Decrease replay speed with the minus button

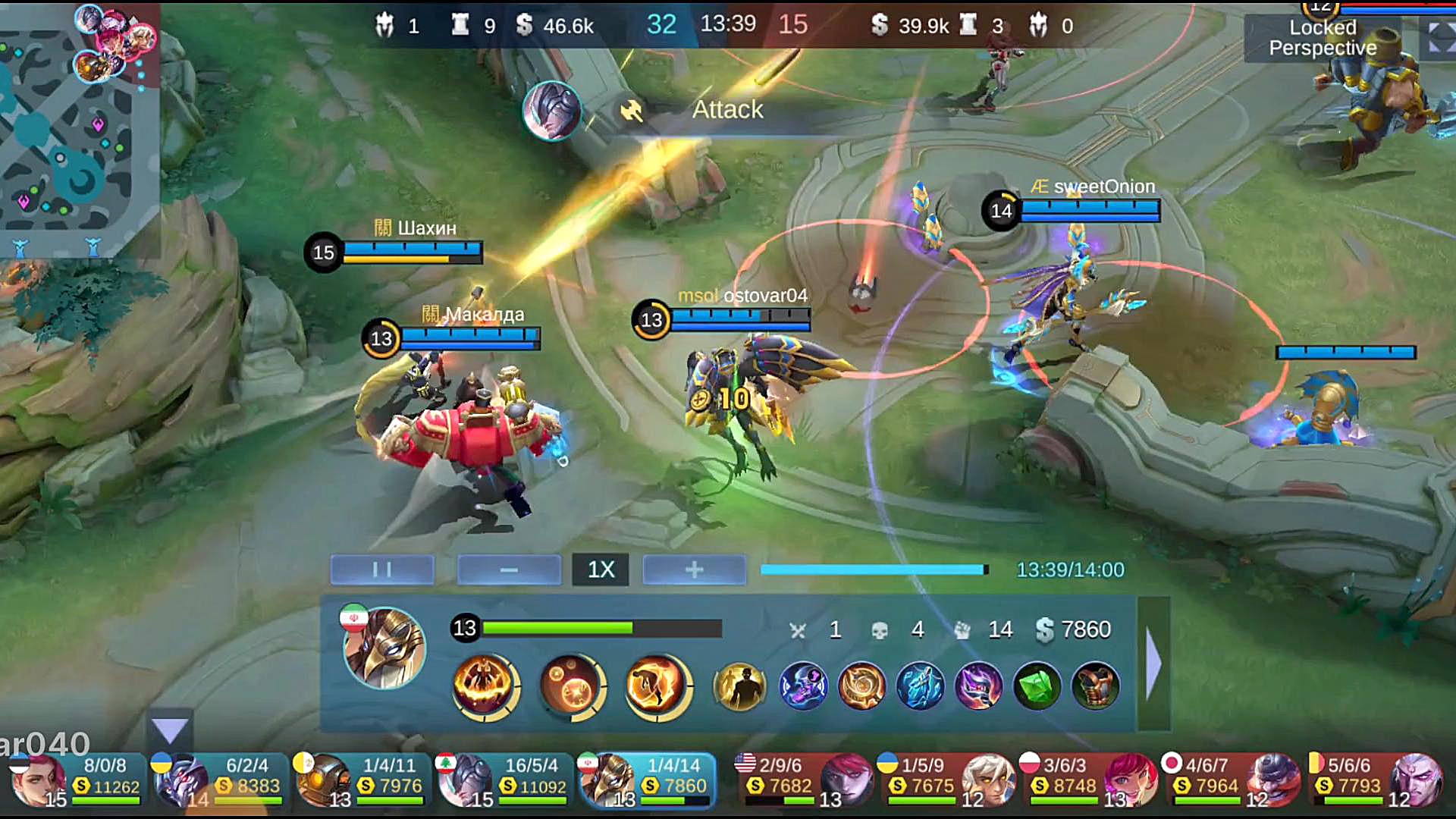coord(509,570)
